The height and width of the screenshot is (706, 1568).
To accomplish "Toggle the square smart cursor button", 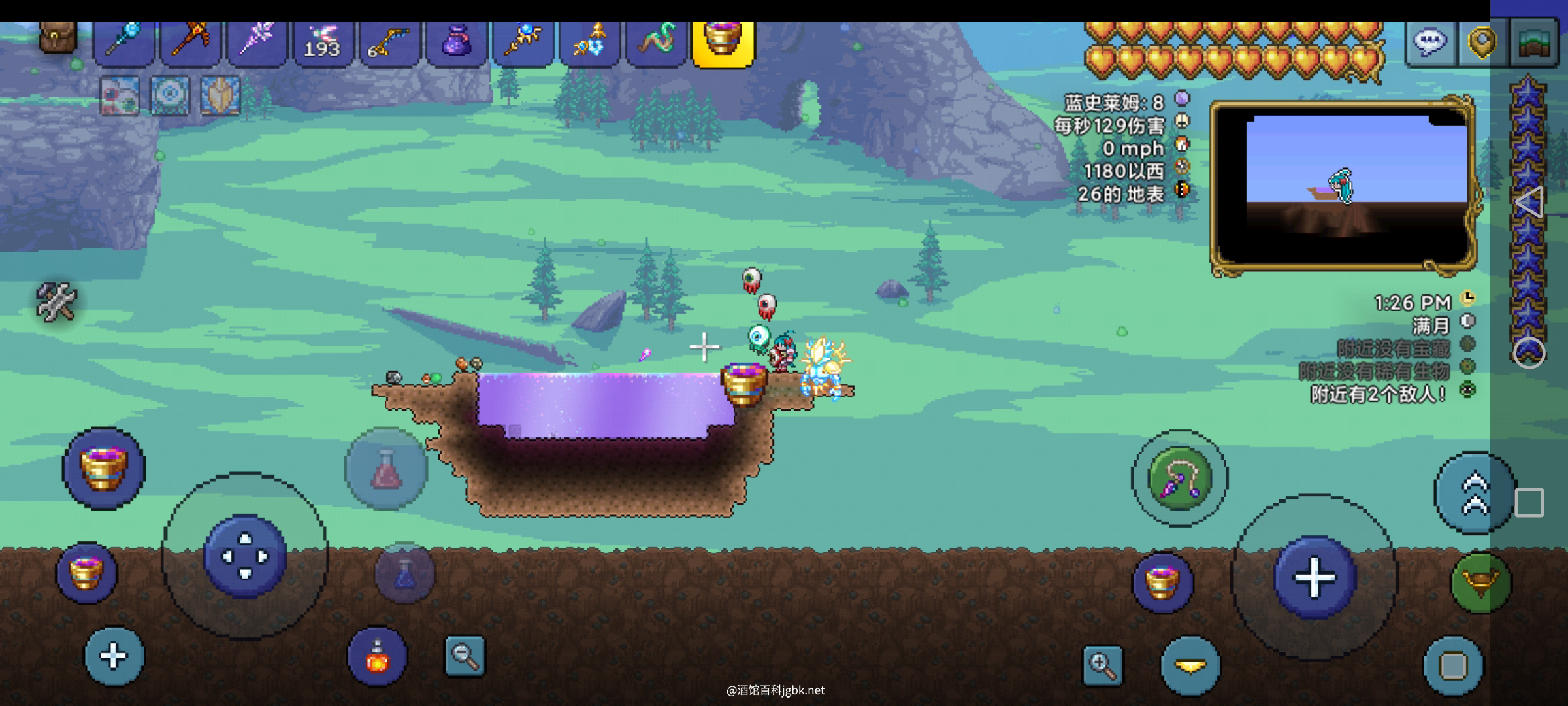I will pos(1453,666).
